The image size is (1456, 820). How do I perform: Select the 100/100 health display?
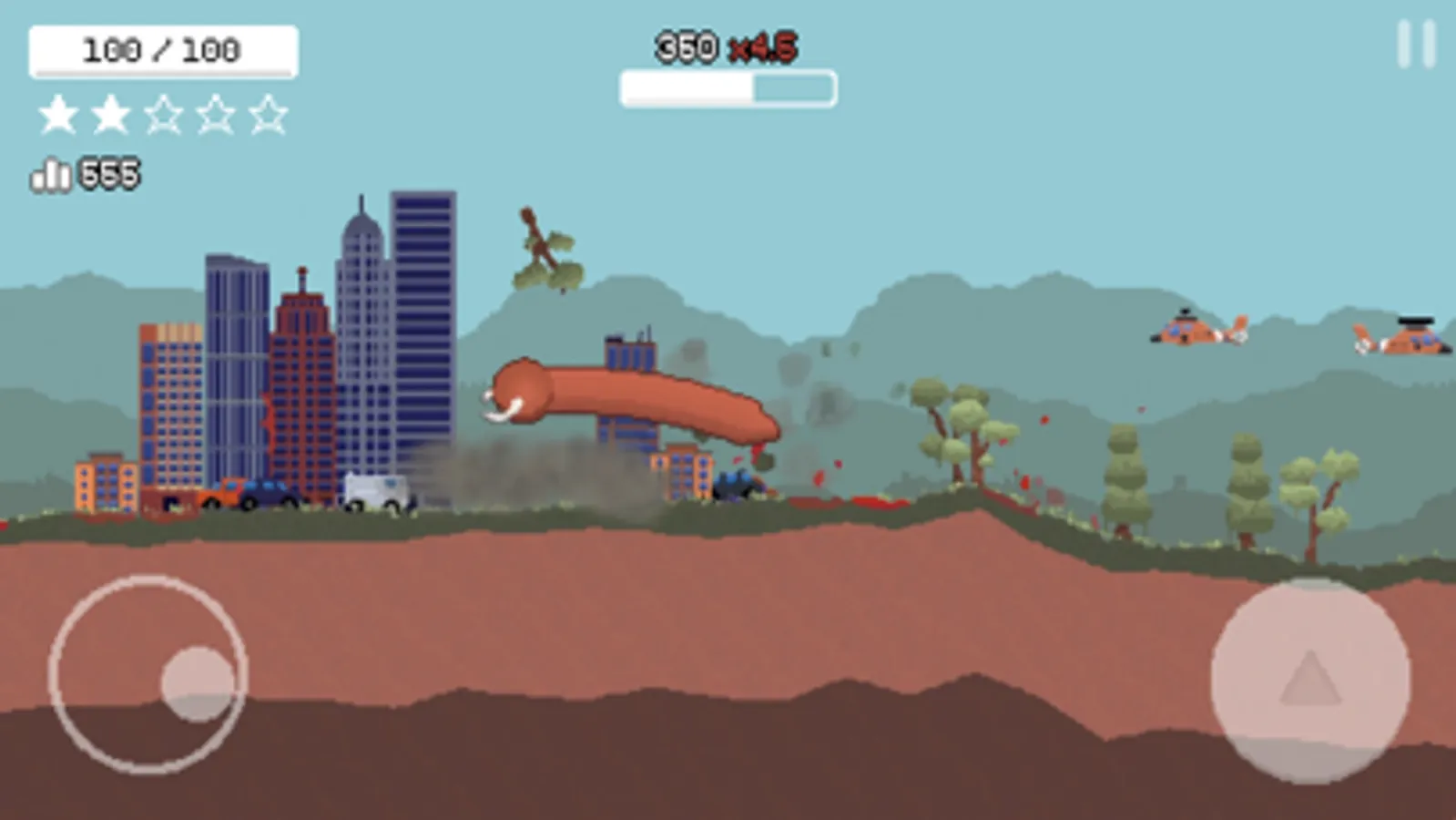point(162,50)
